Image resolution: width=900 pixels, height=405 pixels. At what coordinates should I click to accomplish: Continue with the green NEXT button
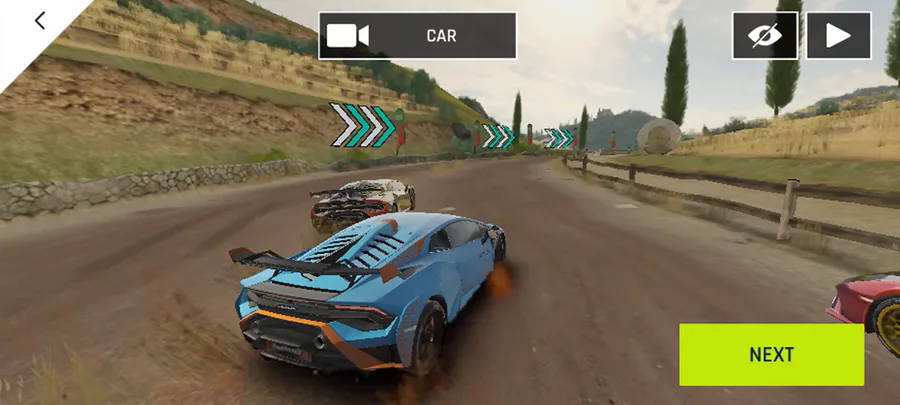(771, 354)
